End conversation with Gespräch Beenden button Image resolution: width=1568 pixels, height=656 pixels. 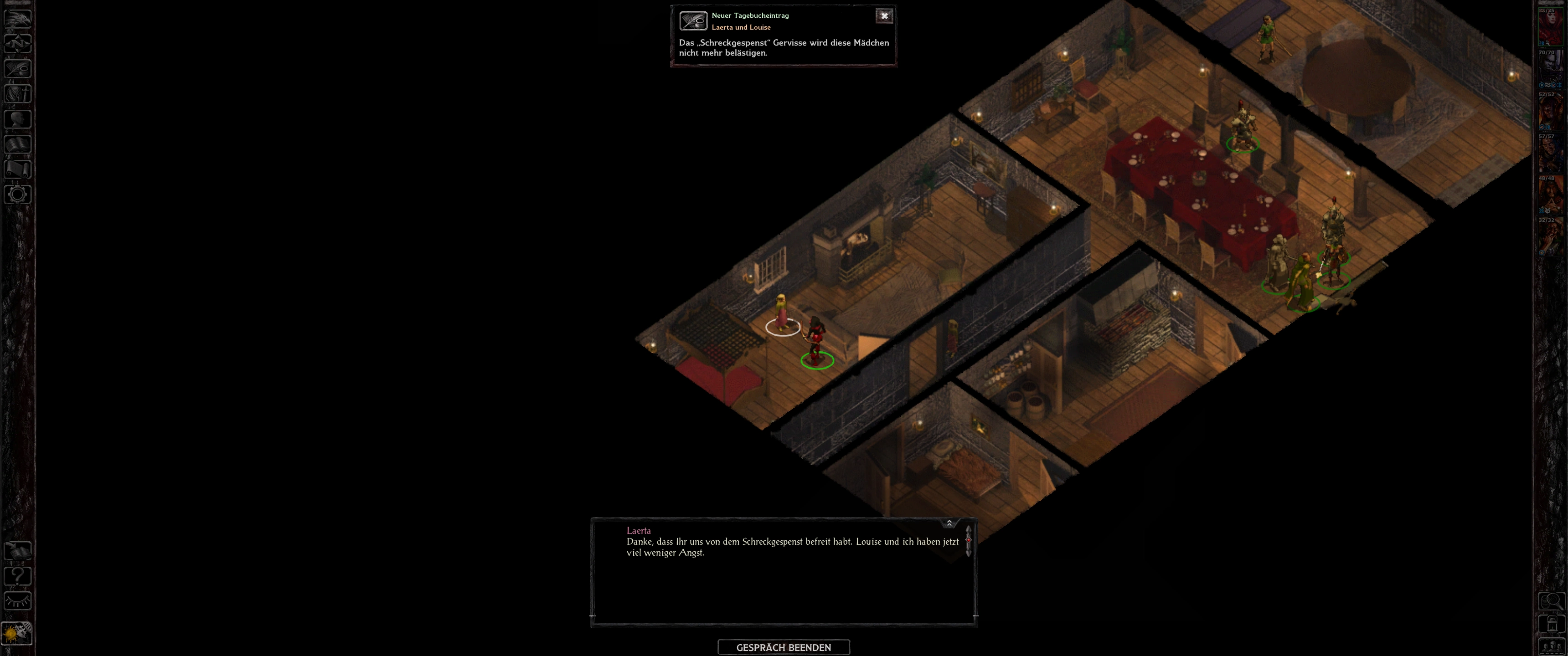point(784,647)
